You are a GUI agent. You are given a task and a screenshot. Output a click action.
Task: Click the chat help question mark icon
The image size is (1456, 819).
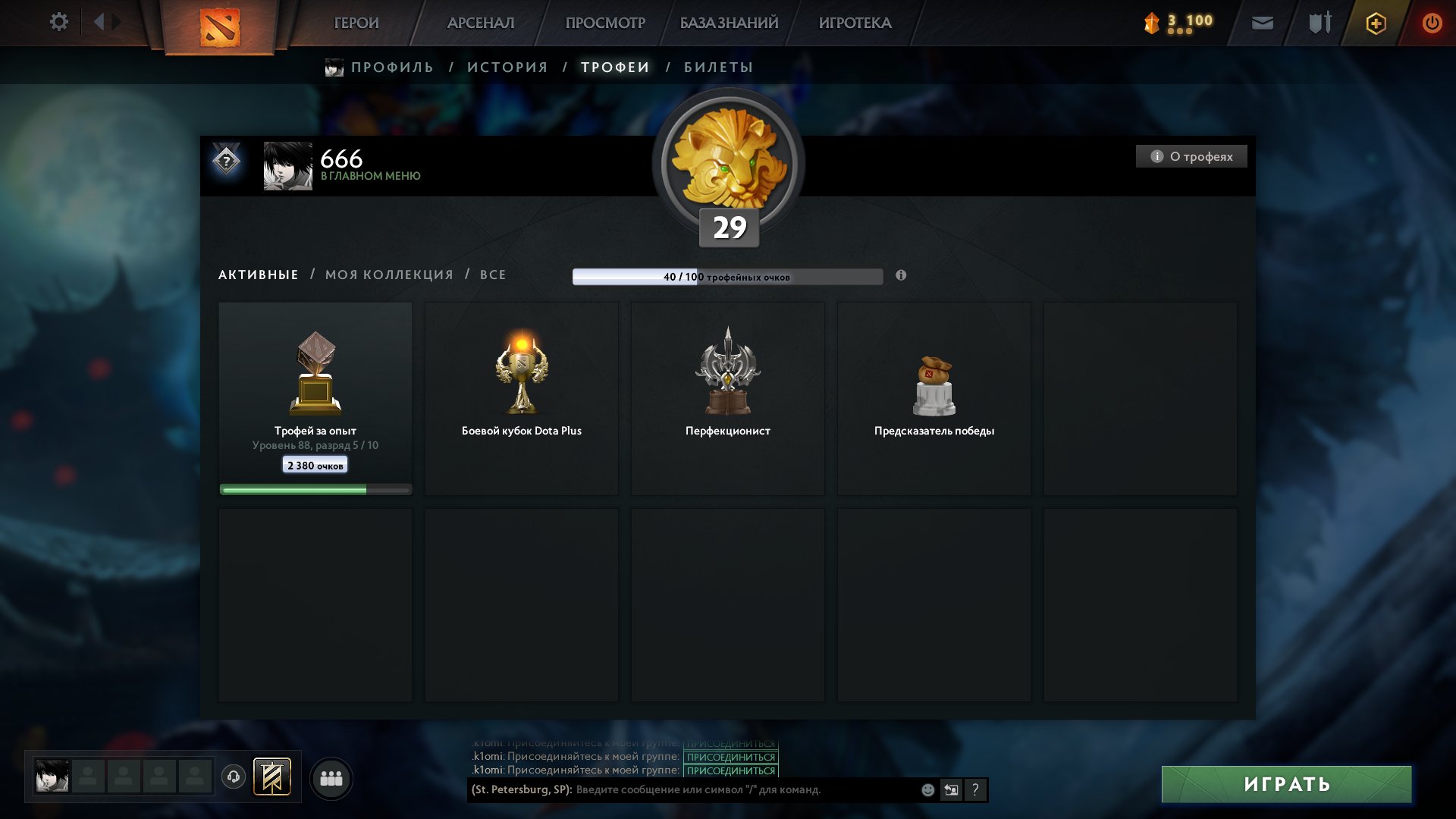click(x=974, y=789)
